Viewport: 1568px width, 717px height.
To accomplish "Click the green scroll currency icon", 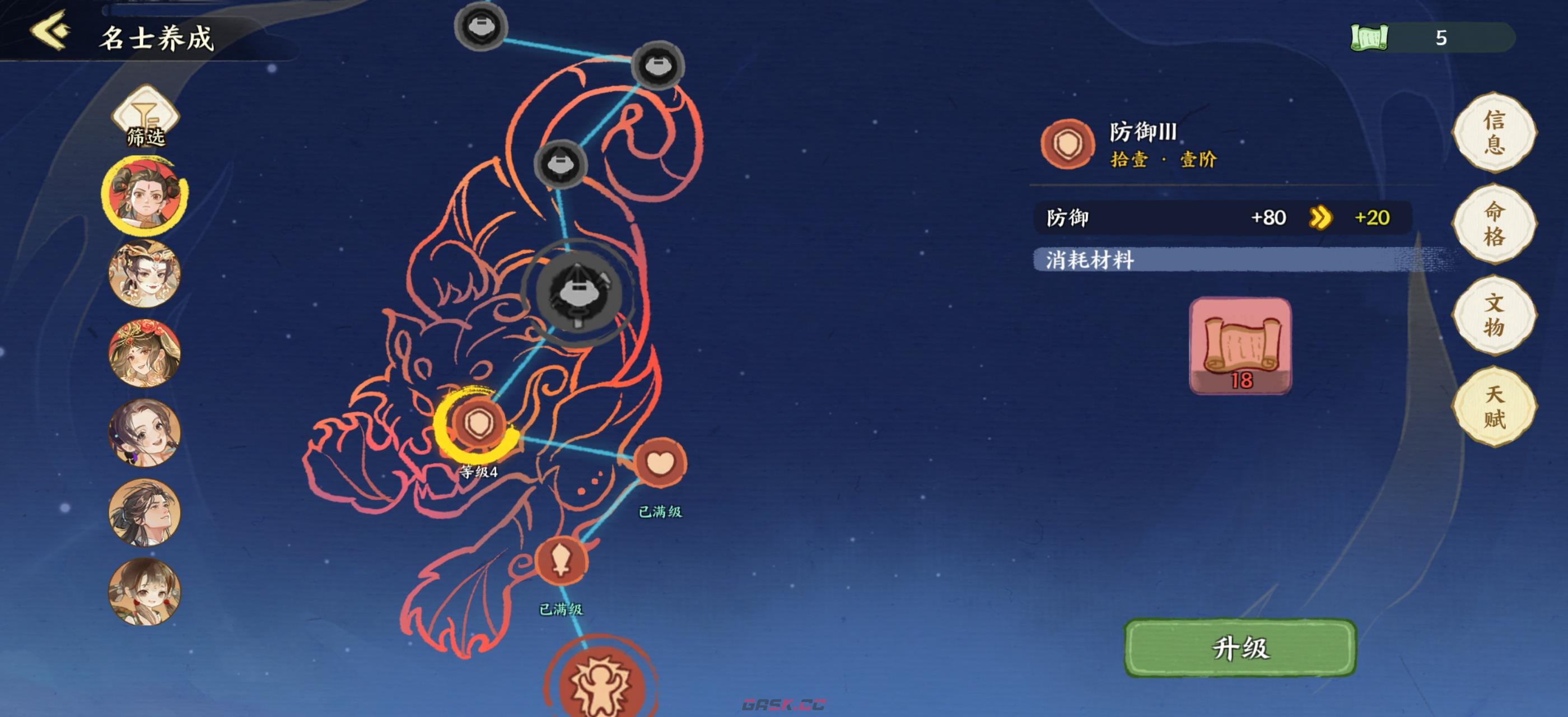I will [x=1369, y=38].
